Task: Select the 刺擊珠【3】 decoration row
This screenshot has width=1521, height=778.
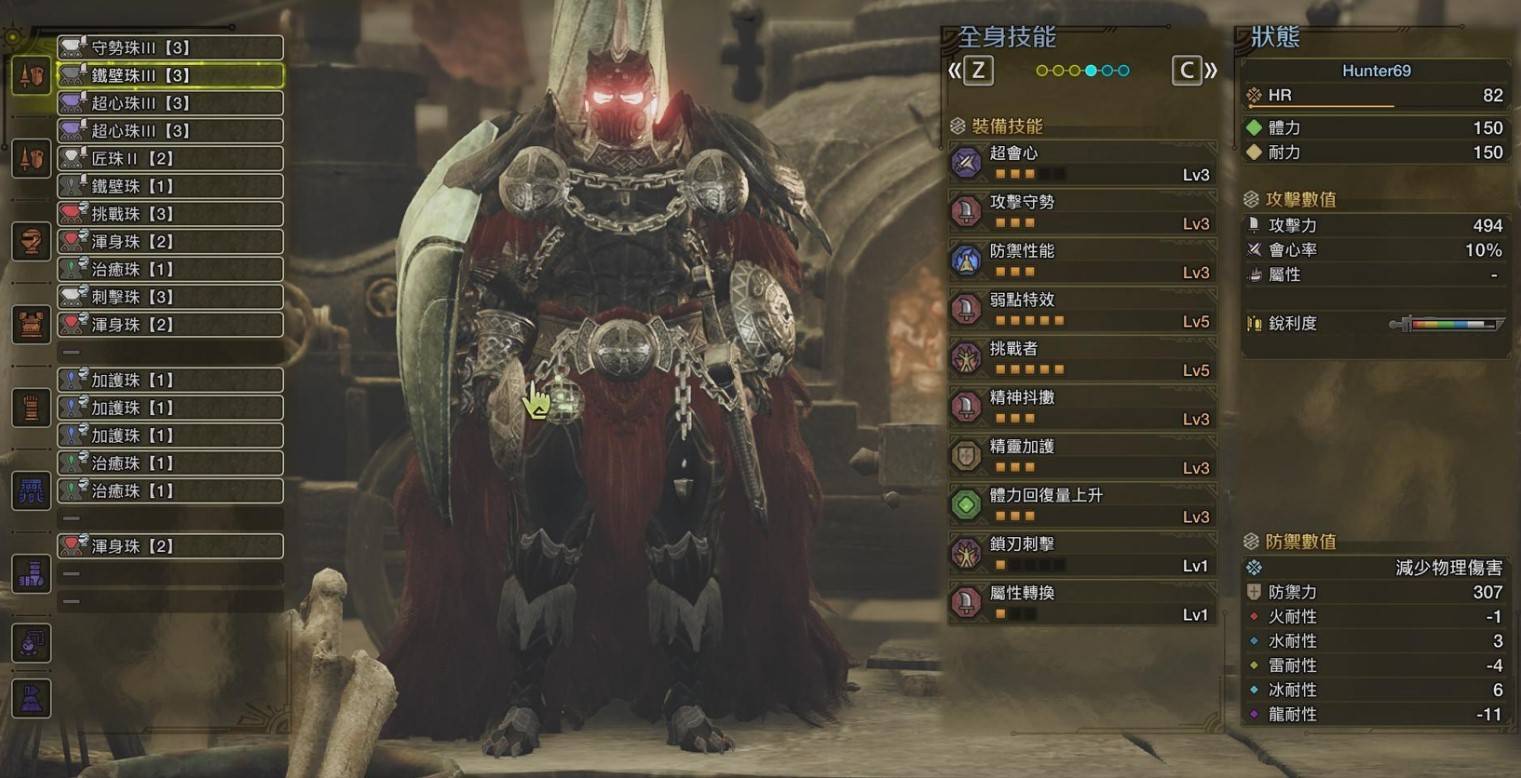Action: point(170,297)
